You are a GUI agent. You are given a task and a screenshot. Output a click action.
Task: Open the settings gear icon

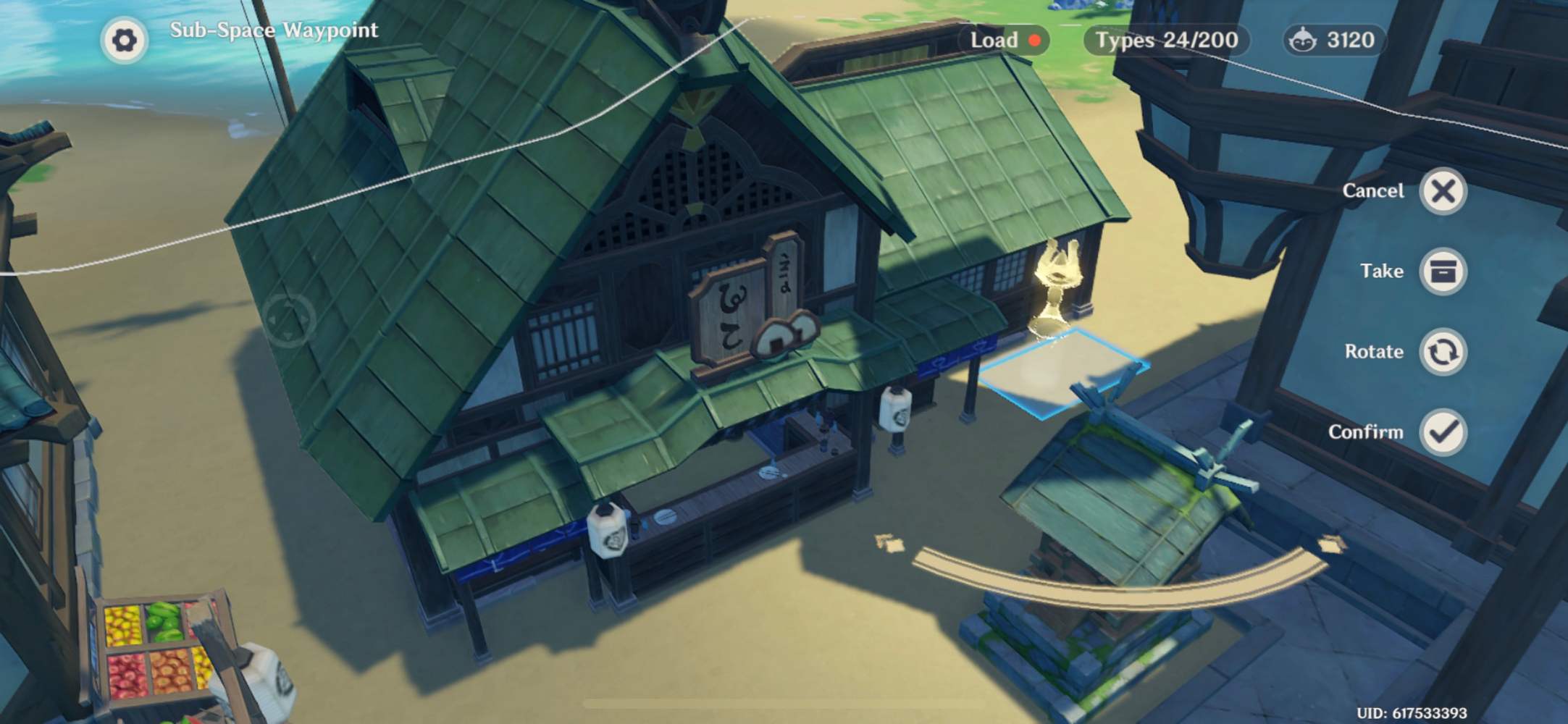point(126,39)
